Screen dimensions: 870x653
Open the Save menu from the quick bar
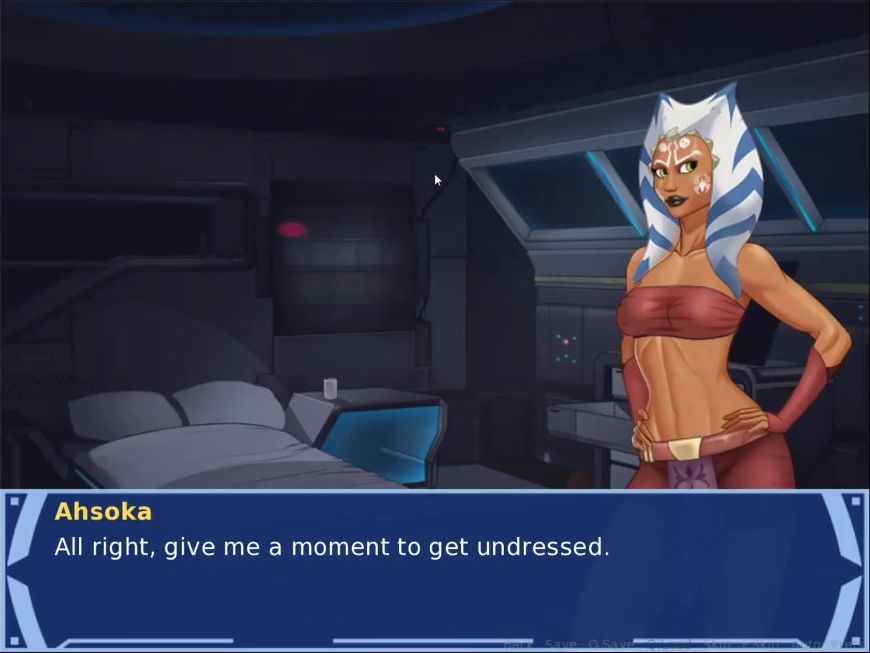(561, 644)
